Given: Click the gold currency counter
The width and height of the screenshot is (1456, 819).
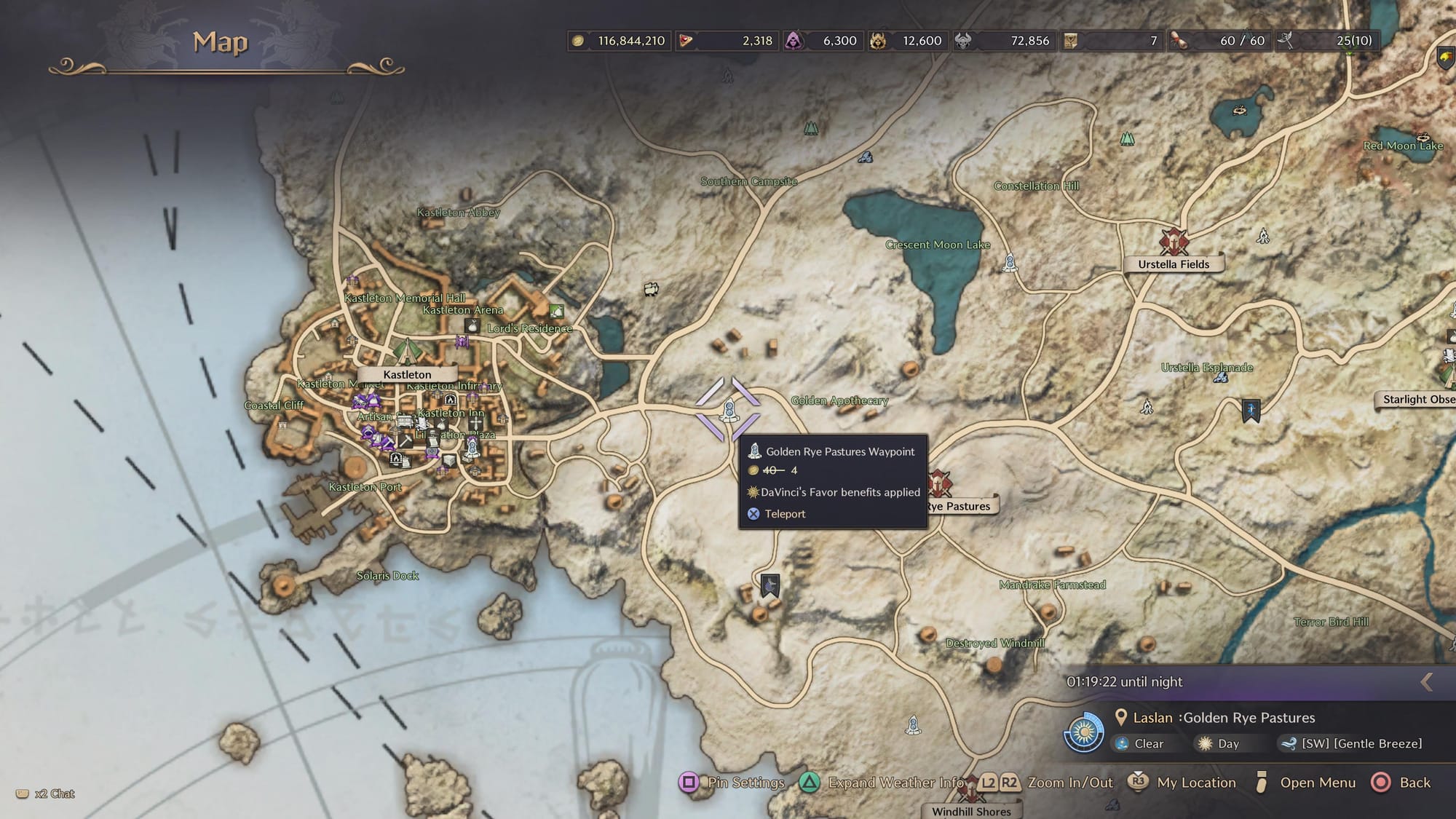Looking at the screenshot, I should [619, 41].
